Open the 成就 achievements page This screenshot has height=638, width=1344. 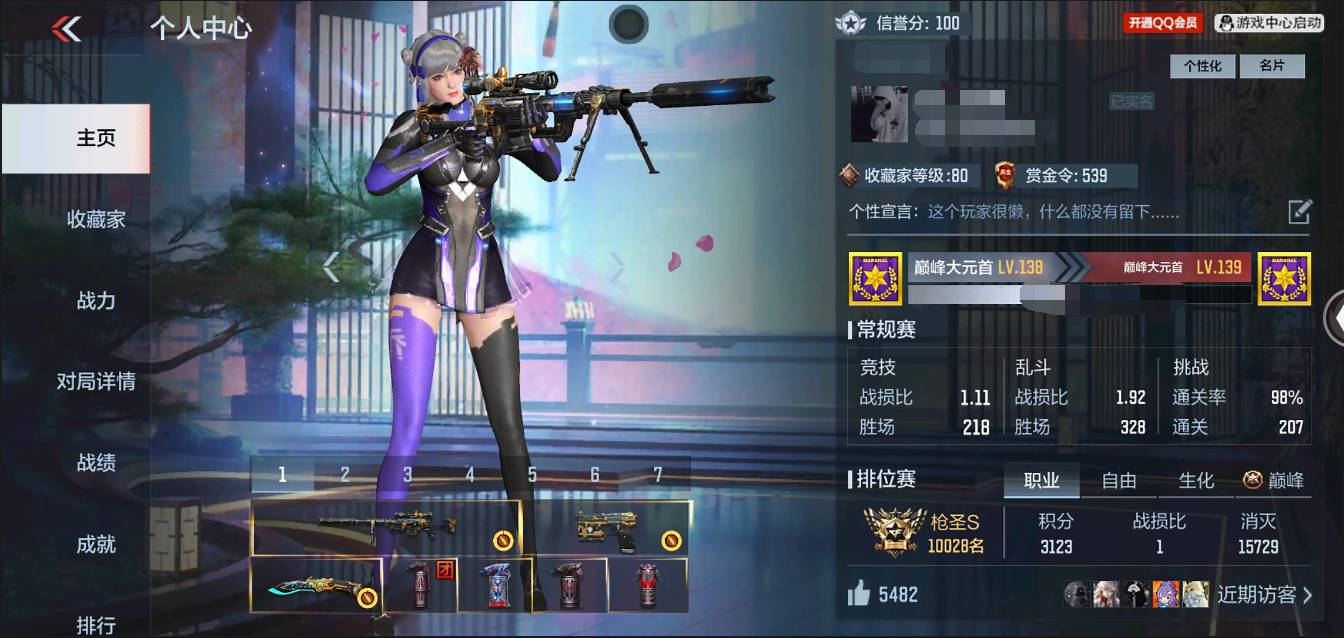click(x=96, y=544)
